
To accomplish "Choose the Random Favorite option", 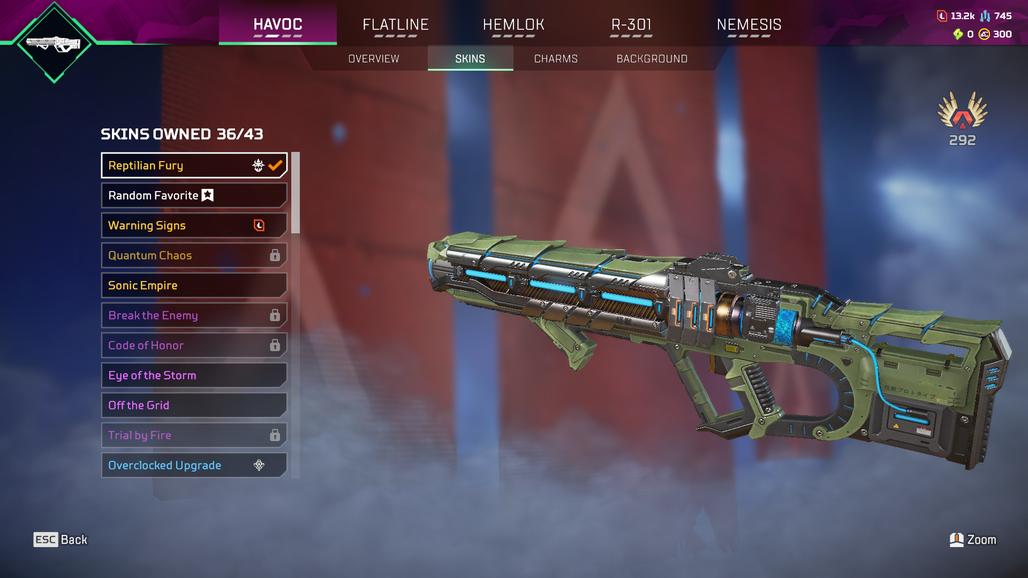I will pyautogui.click(x=194, y=196).
